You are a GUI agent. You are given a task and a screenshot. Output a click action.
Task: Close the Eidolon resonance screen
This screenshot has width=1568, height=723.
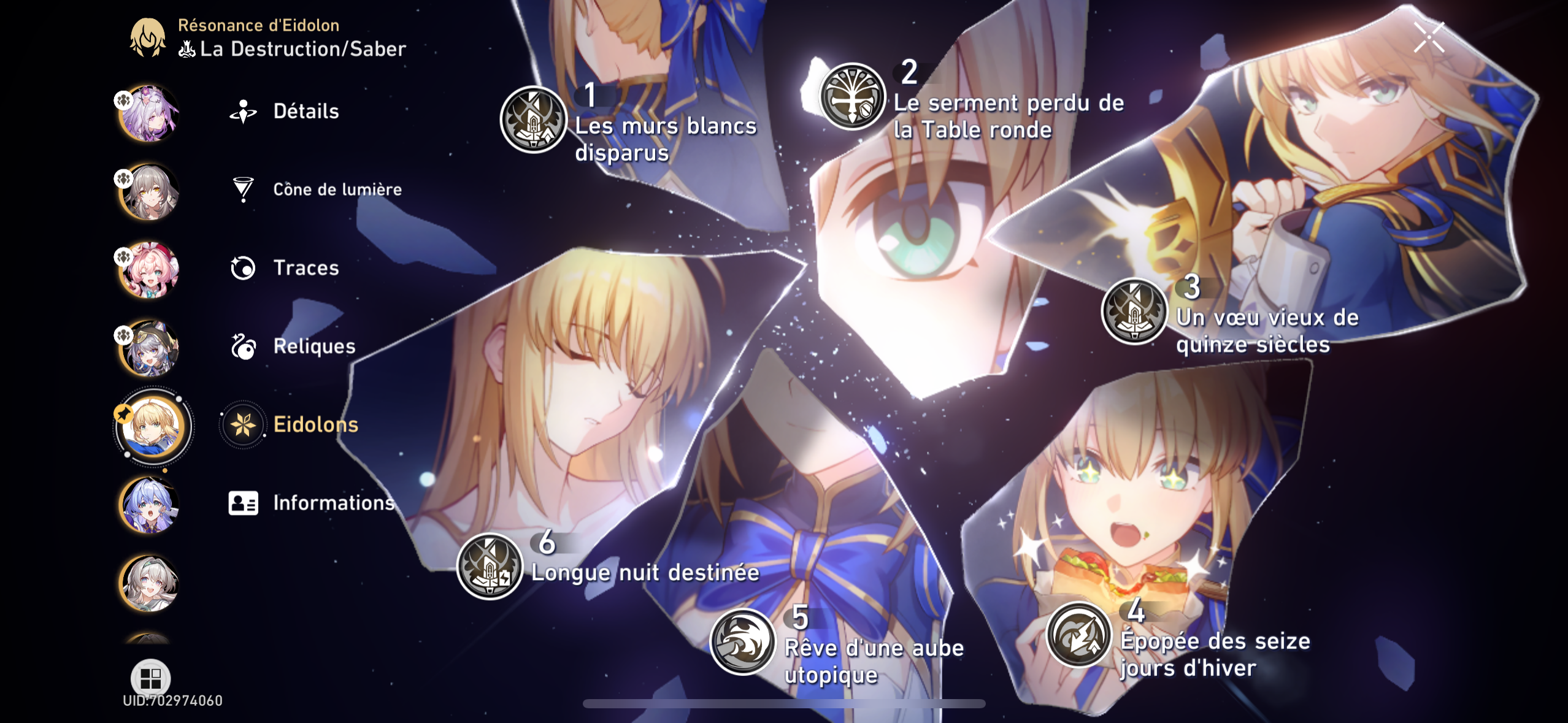coord(1429,37)
